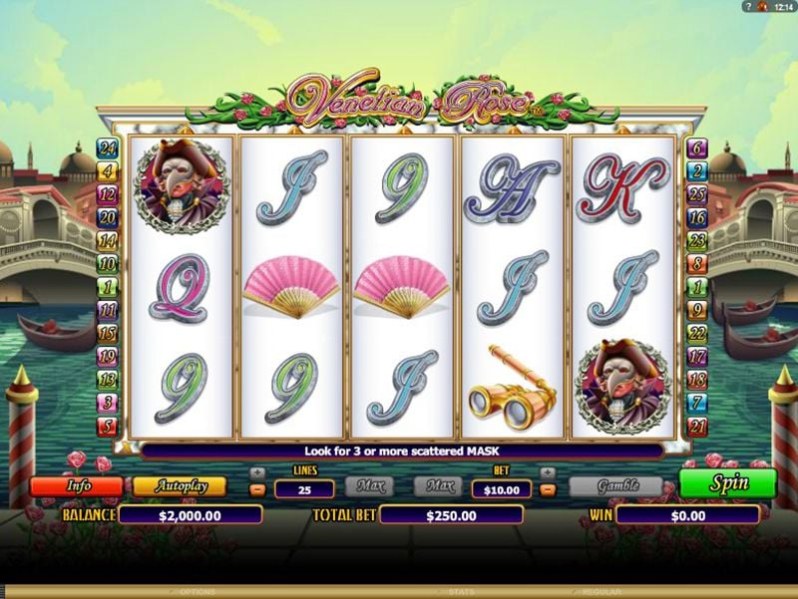798x599 pixels.
Task: Open the red Info paytable button
Action: [76, 487]
